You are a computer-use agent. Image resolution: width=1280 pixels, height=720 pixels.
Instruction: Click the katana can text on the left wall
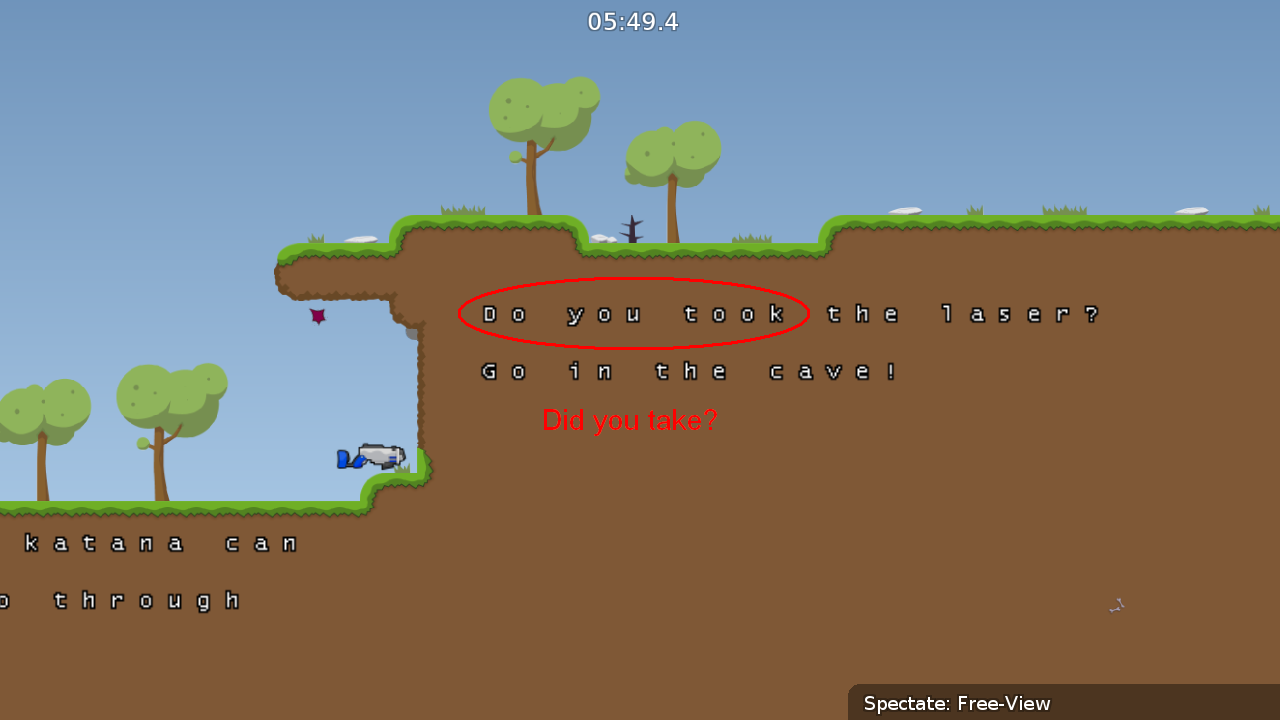tap(160, 542)
